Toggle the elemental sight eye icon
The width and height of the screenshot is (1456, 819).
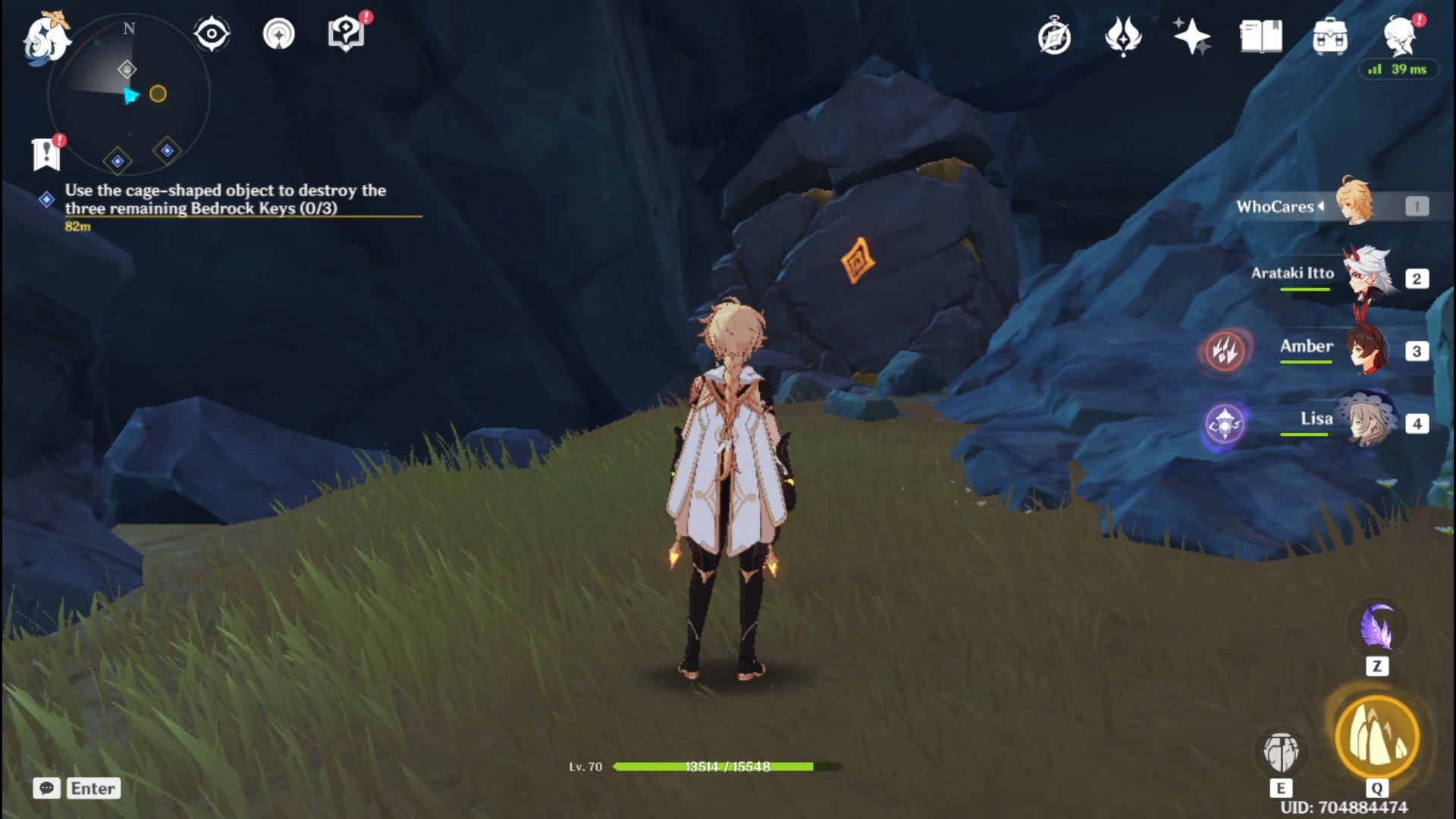(x=212, y=34)
